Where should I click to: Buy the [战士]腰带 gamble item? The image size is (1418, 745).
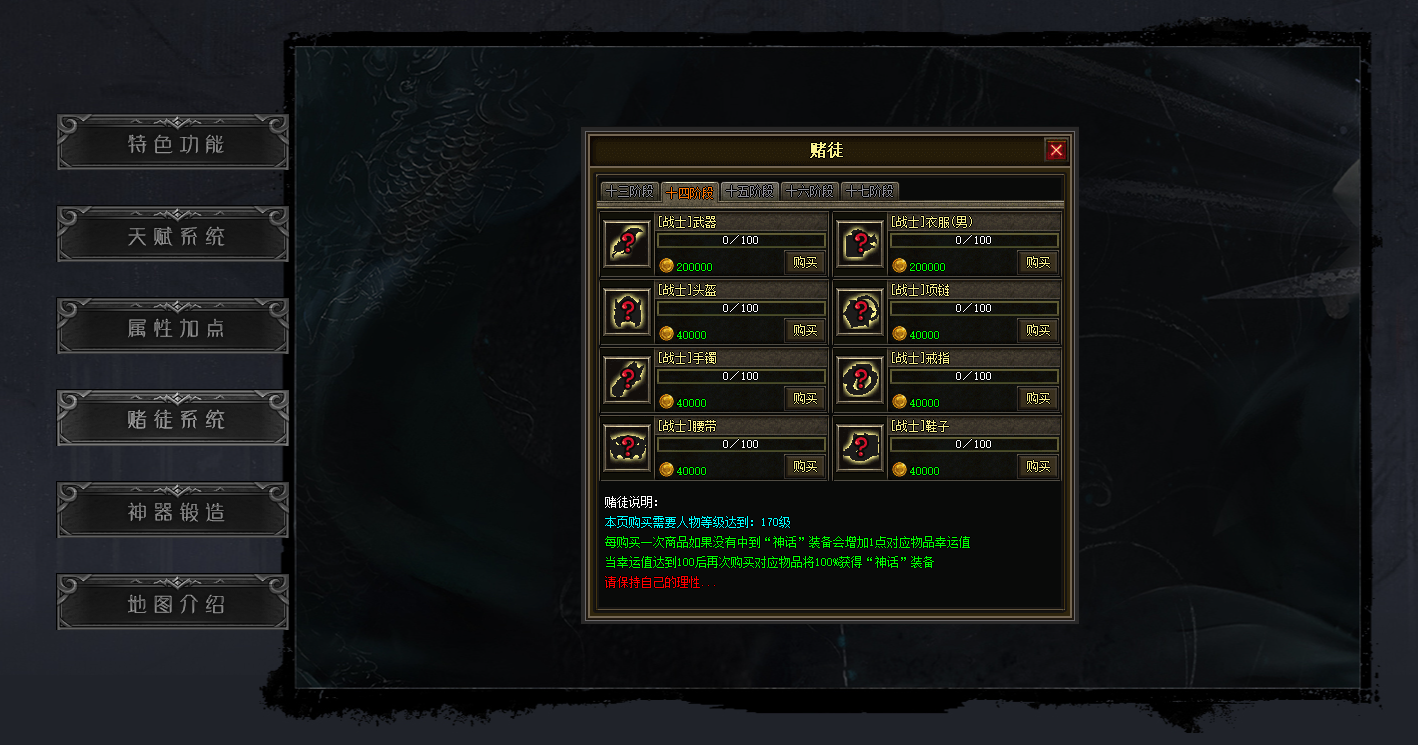(804, 467)
